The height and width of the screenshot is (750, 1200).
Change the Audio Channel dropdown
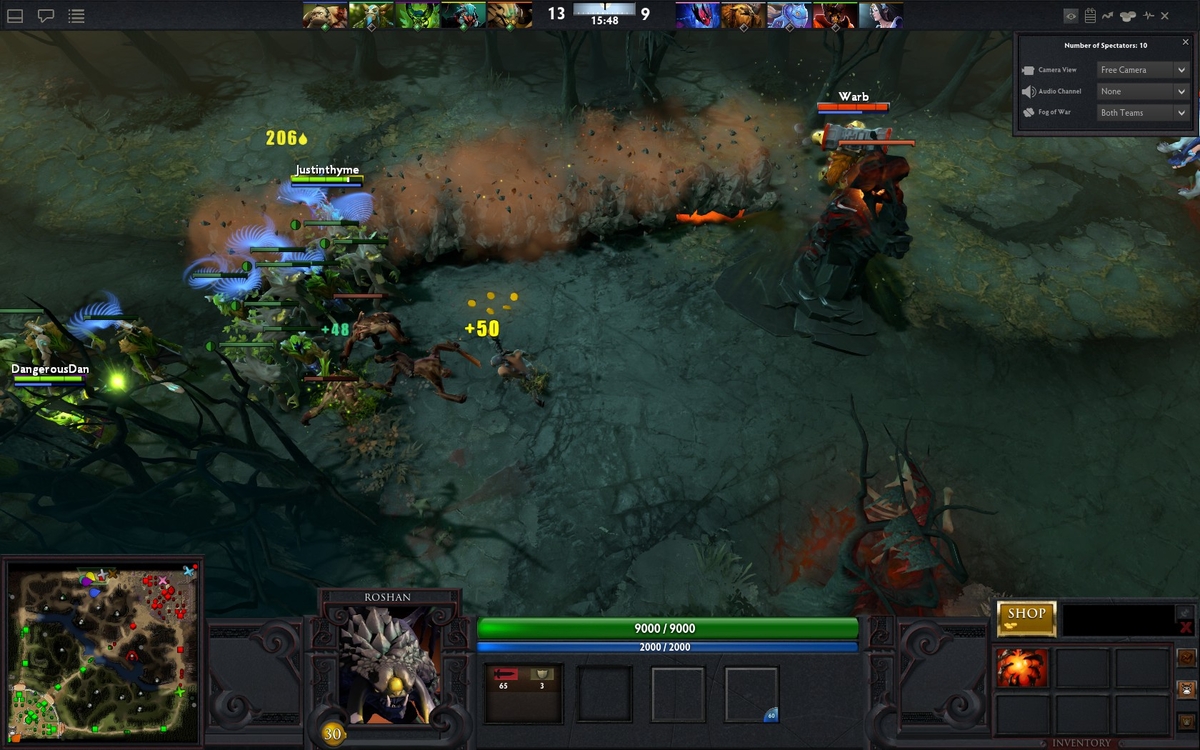(1142, 91)
